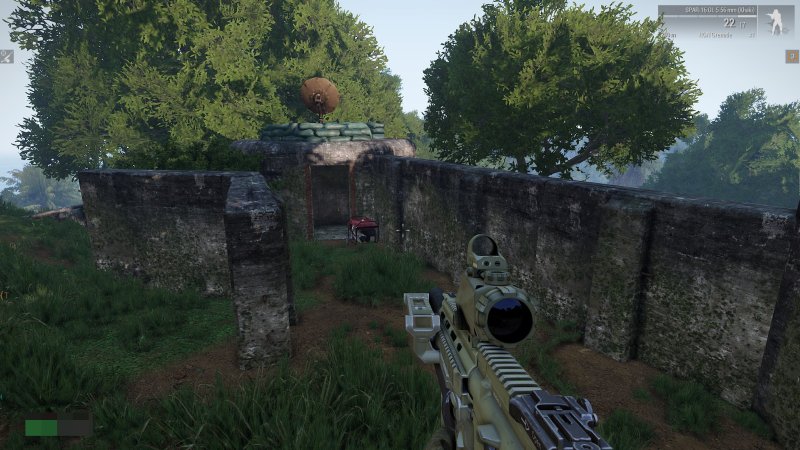Select the SPAR-16 weapon info panel
The width and height of the screenshot is (800, 450).
(x=709, y=21)
